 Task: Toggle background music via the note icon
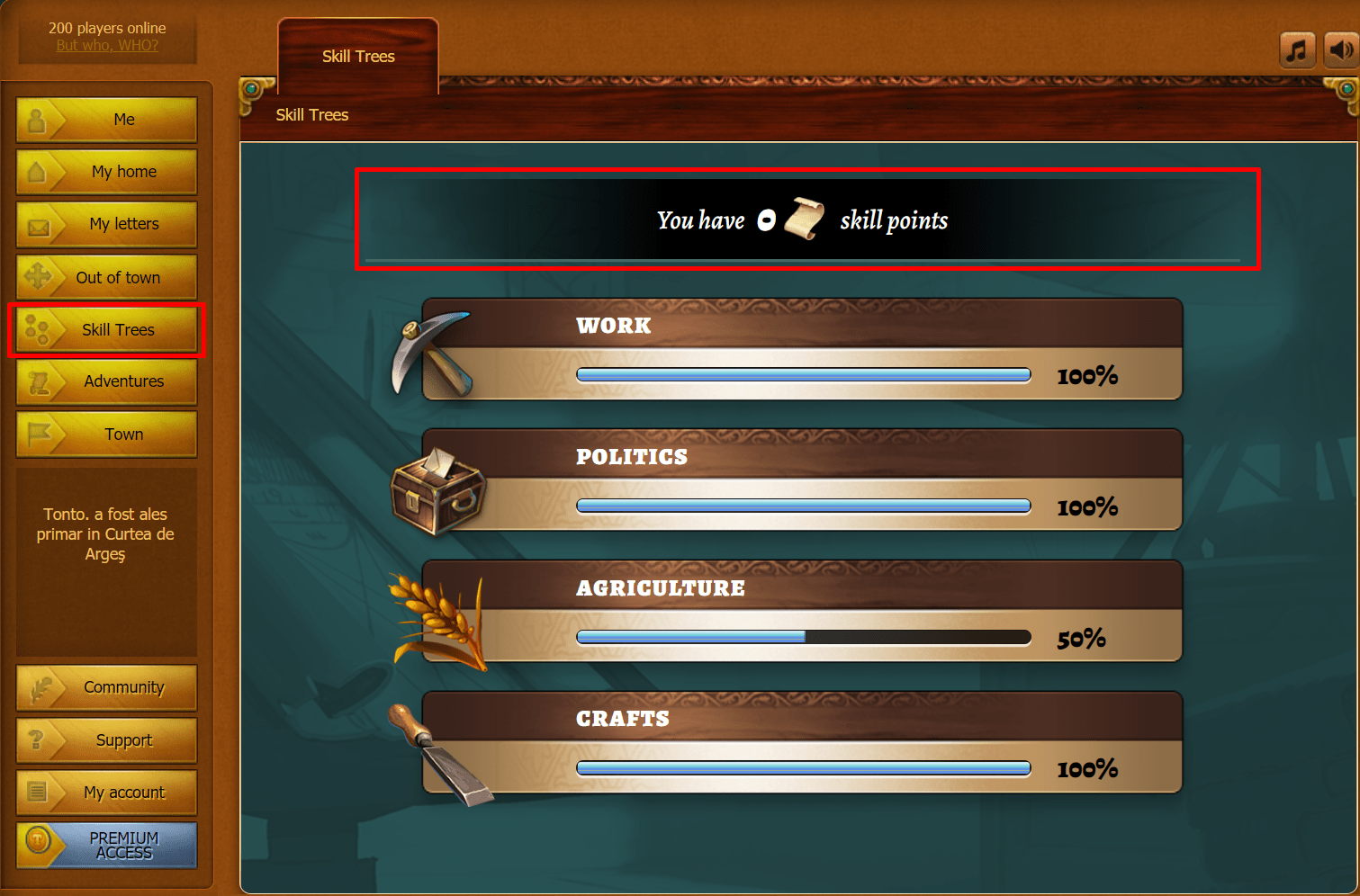[1297, 49]
